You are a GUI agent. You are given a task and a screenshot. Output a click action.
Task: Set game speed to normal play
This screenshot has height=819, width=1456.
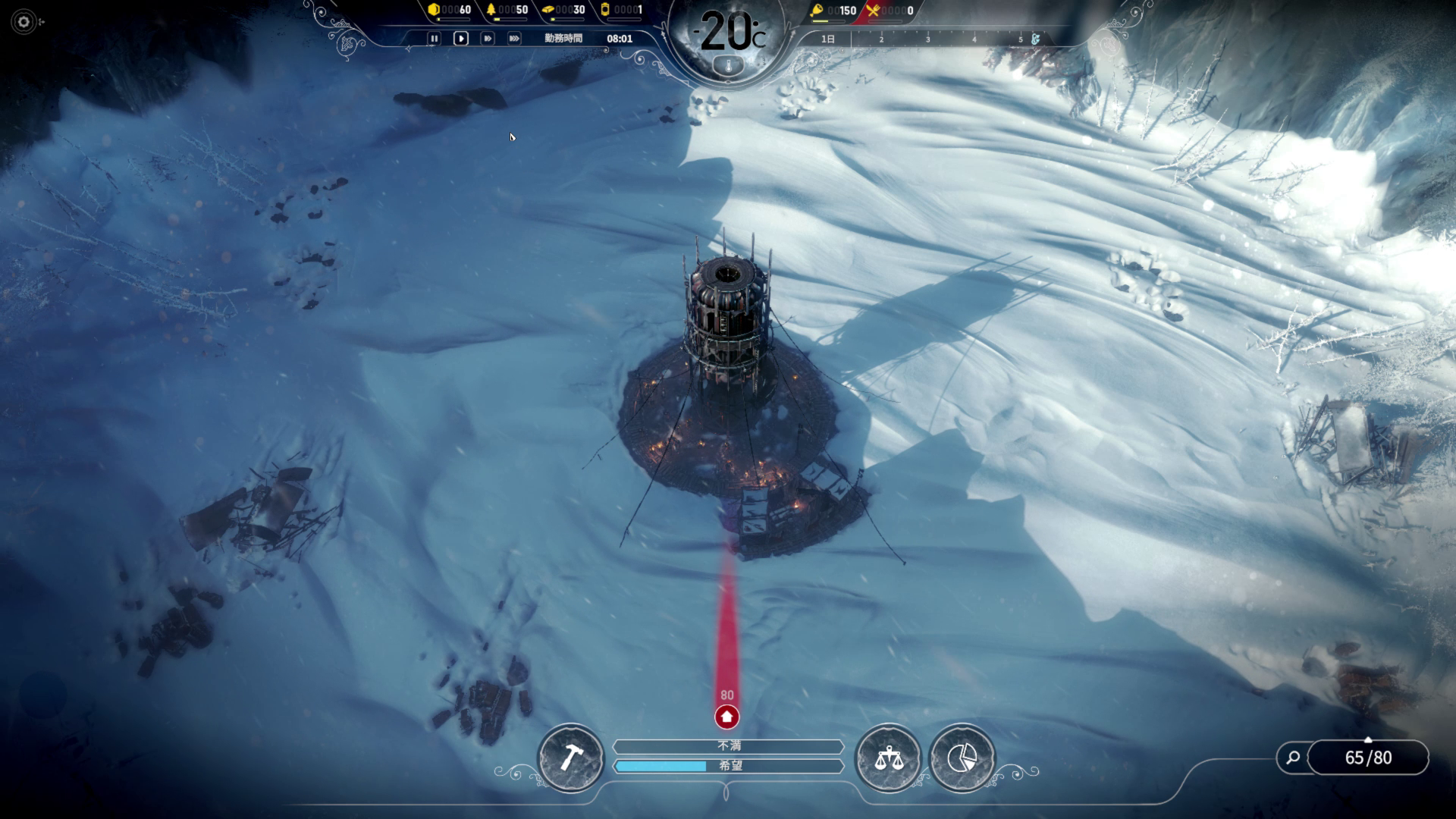coord(460,39)
